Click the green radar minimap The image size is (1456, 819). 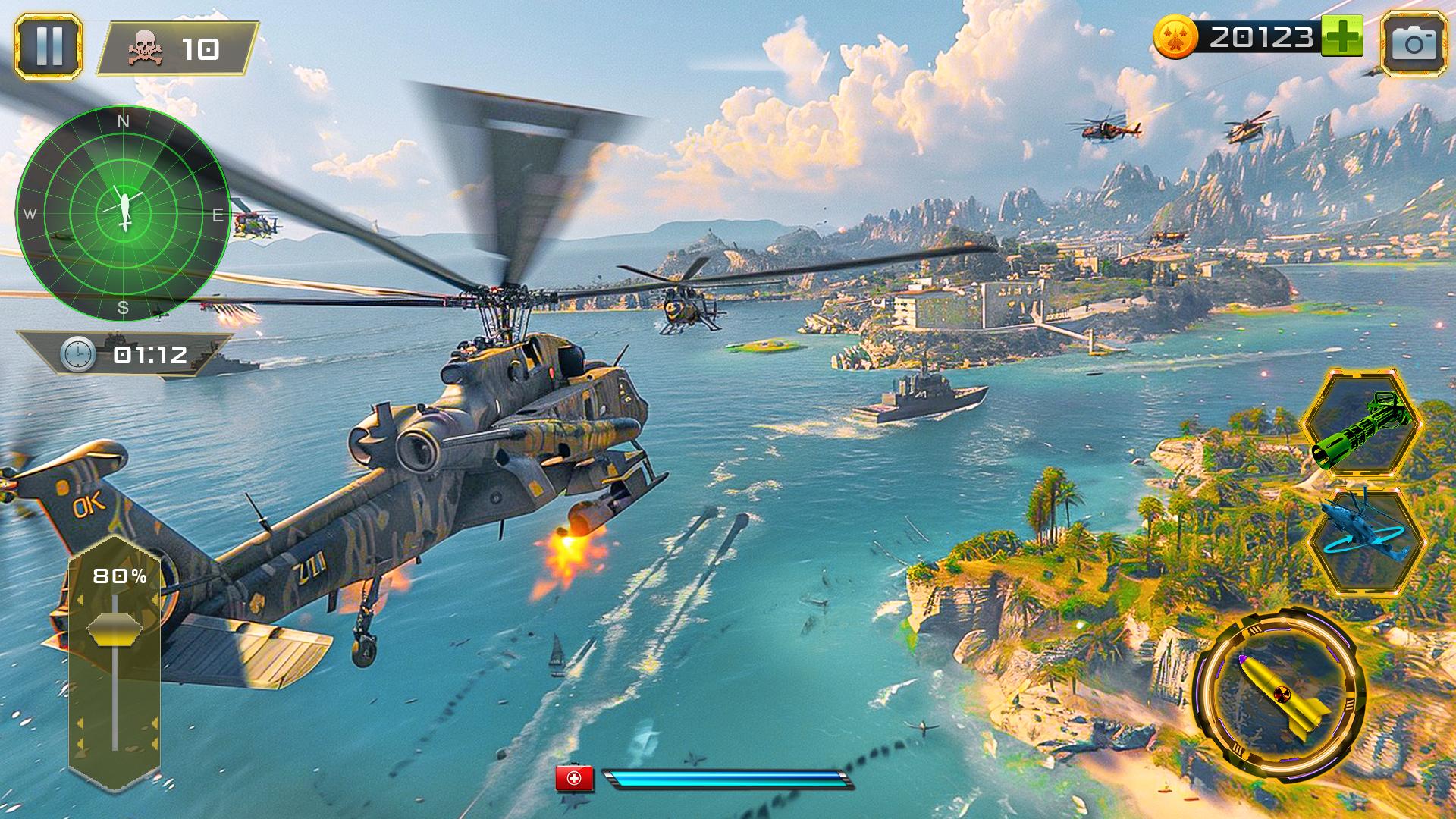(123, 213)
